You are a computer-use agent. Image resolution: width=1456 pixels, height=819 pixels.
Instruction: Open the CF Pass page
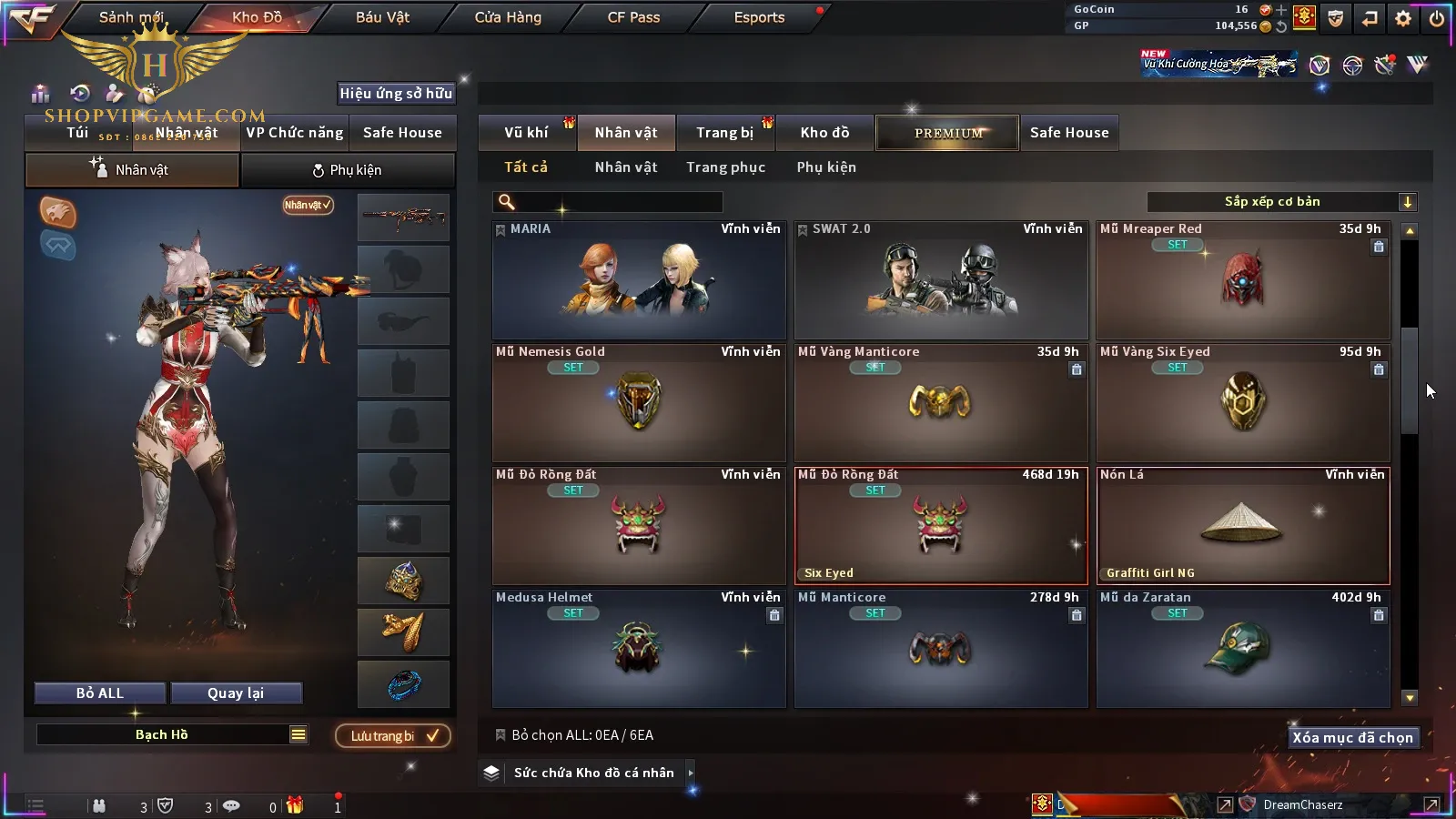pos(633,17)
